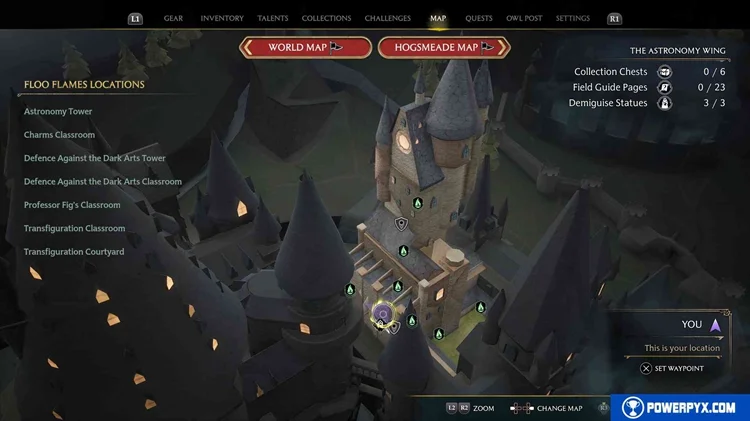Choose Transfiguration Courtyard floo flame
The image size is (750, 421).
(74, 252)
